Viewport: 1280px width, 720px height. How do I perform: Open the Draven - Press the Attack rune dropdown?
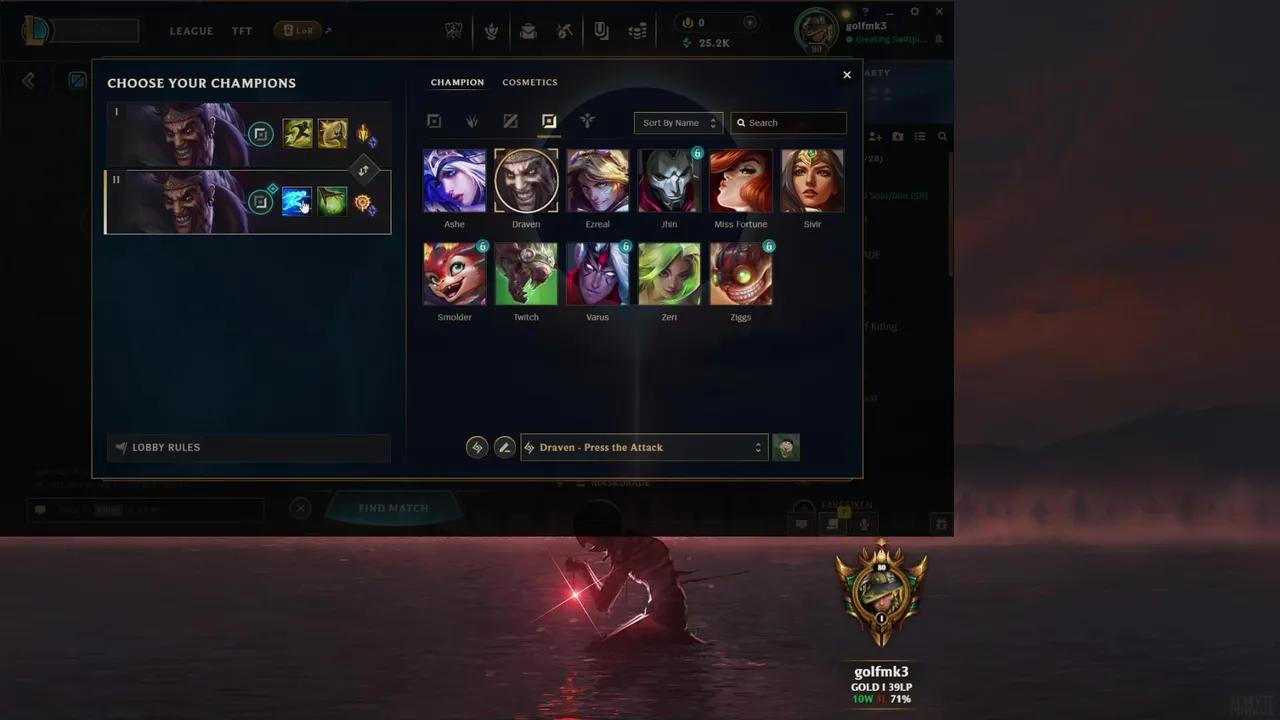coord(643,447)
